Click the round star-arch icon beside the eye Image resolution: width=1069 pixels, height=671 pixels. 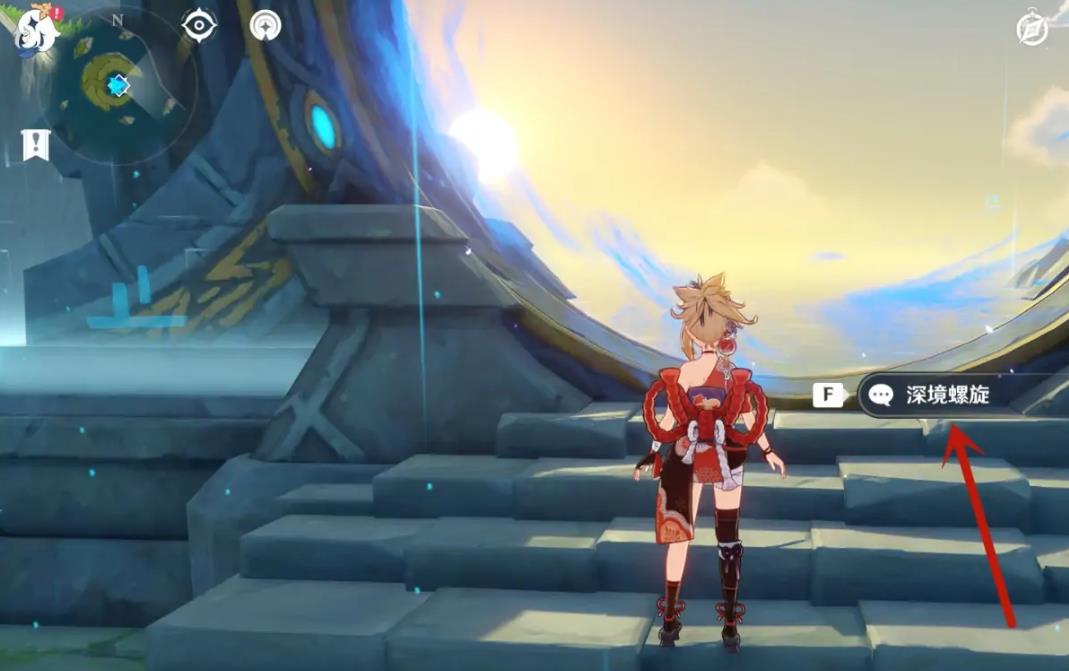click(265, 25)
